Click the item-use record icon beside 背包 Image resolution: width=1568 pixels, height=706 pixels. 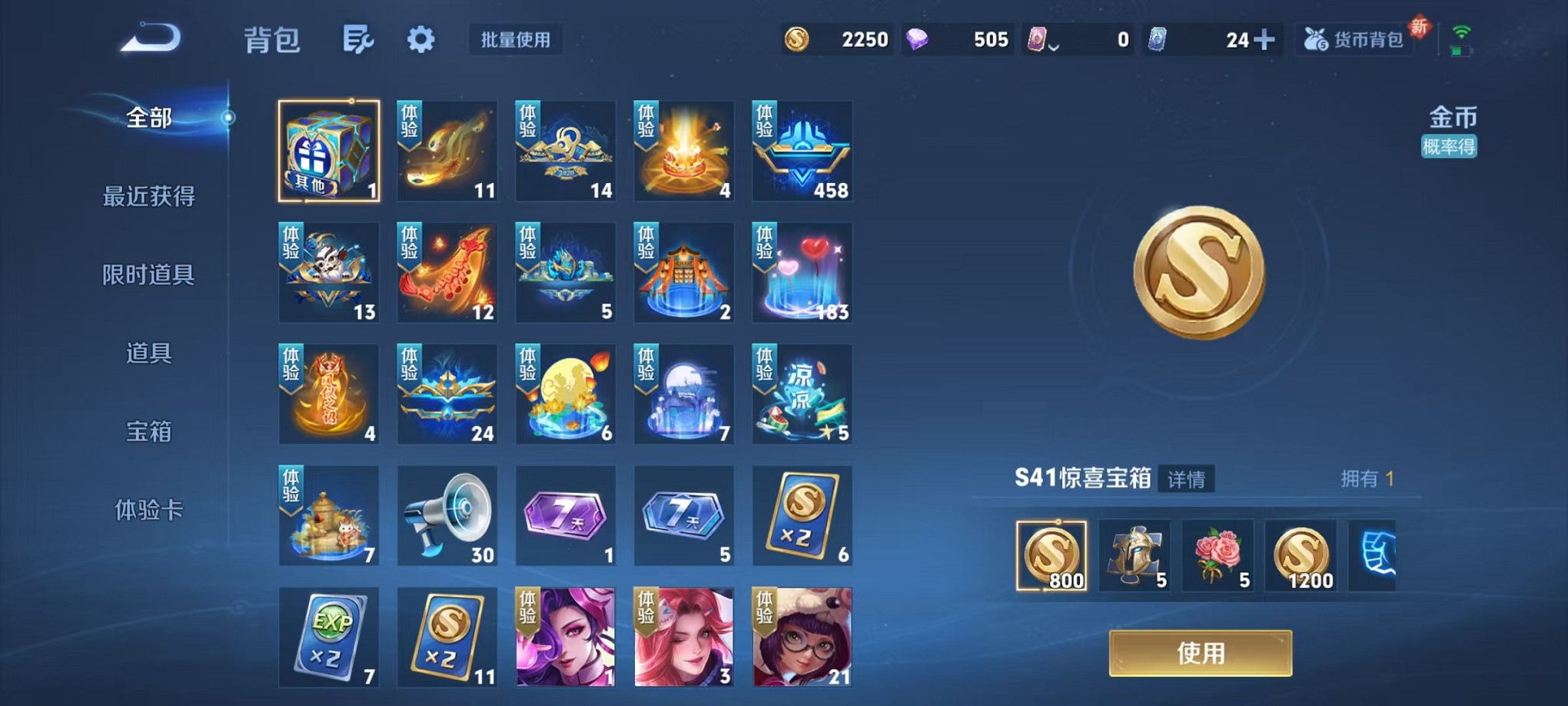tap(357, 39)
